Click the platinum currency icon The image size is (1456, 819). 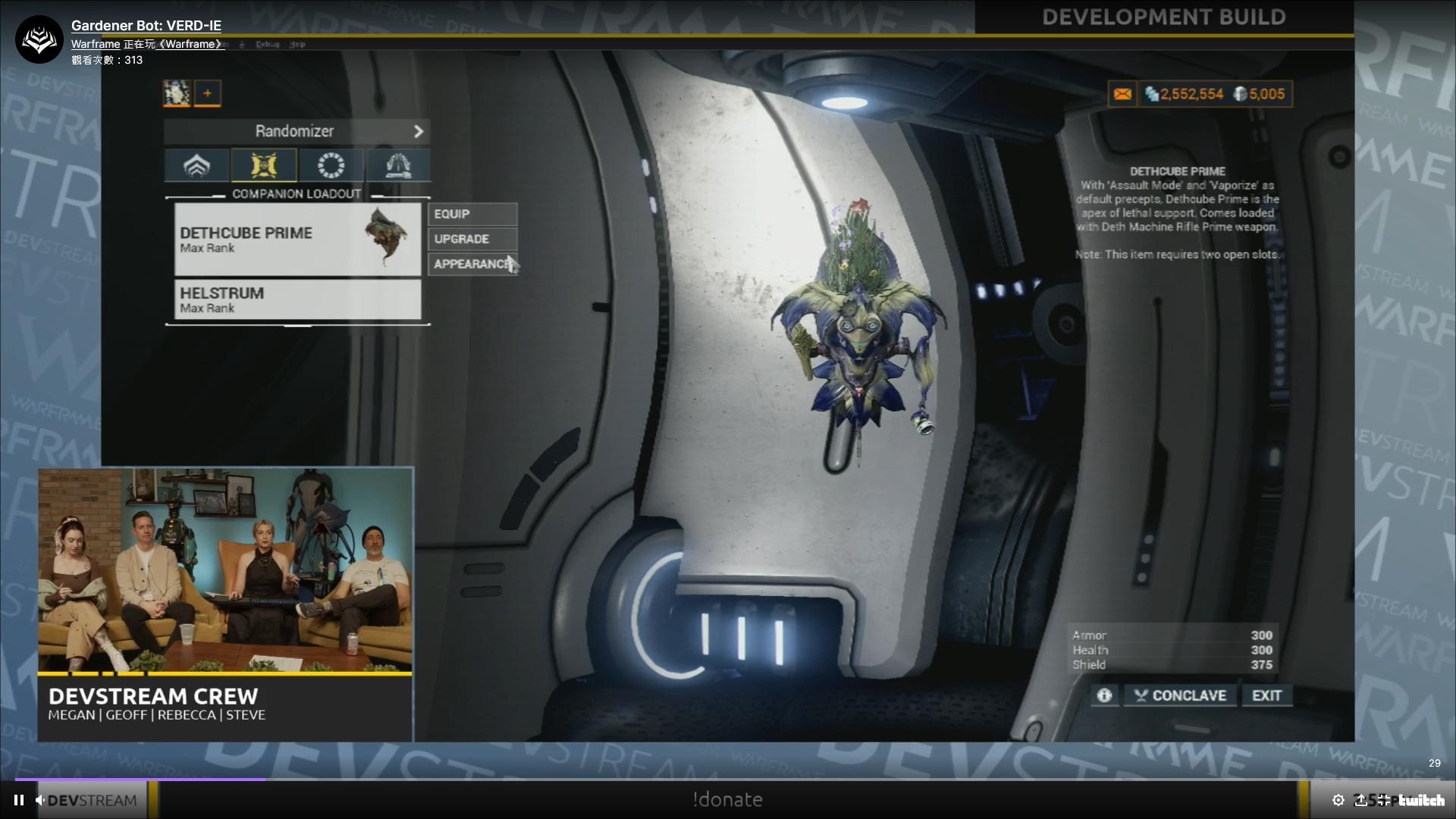(1241, 94)
